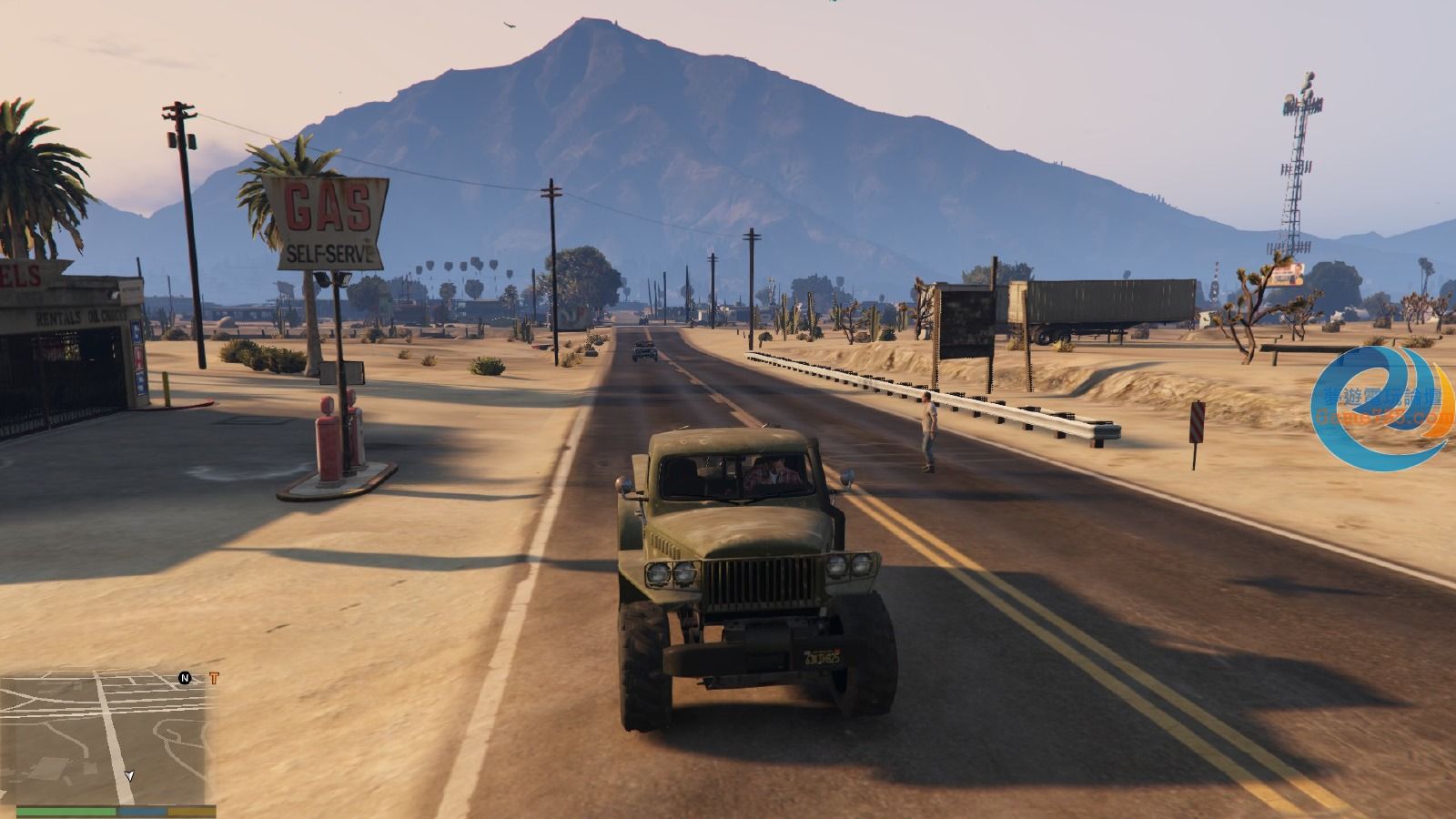Select the orange T blip on the minimap
Viewport: 1456px width, 819px height.
214,678
